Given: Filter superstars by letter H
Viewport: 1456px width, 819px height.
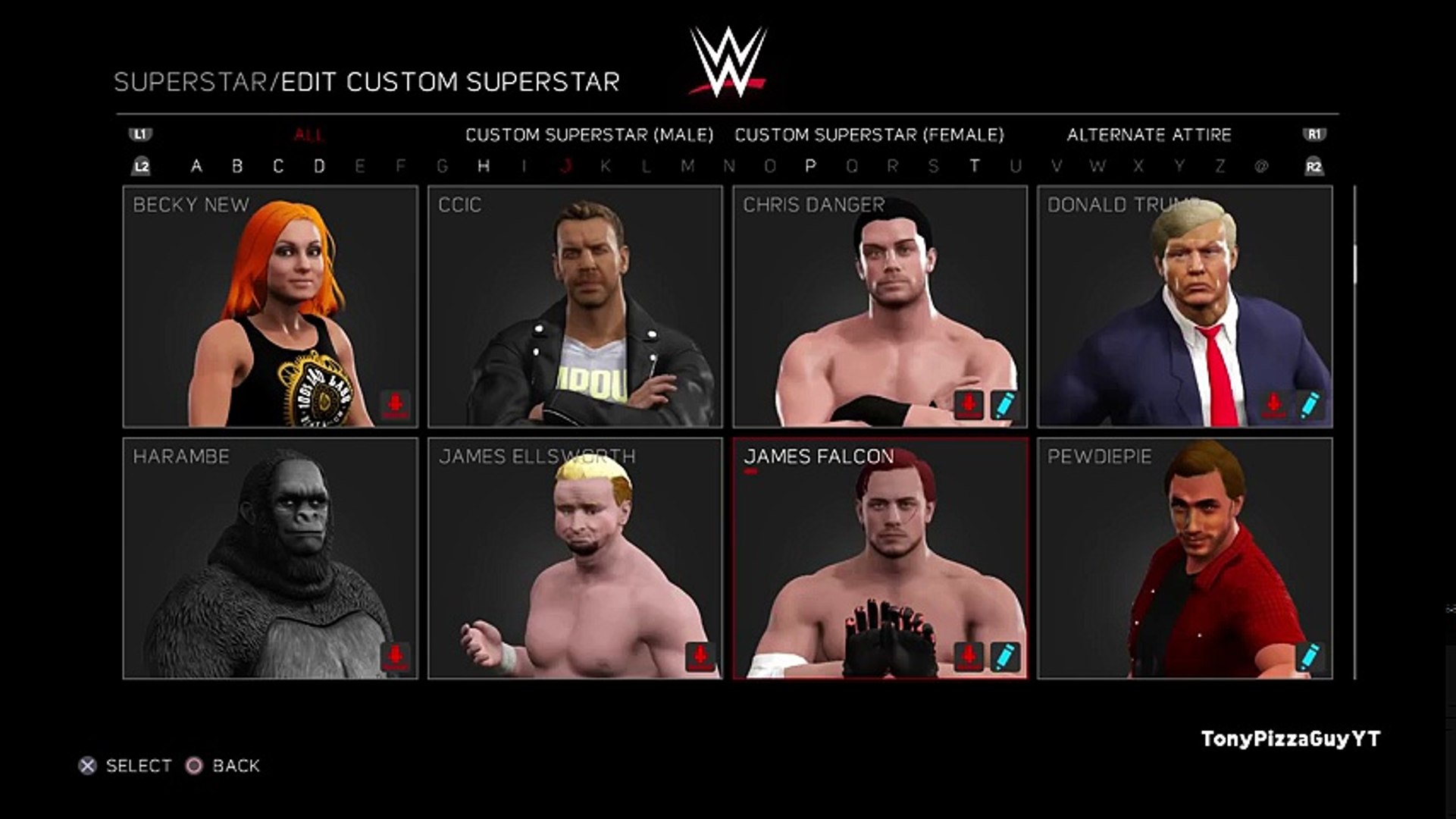Looking at the screenshot, I should click(484, 166).
